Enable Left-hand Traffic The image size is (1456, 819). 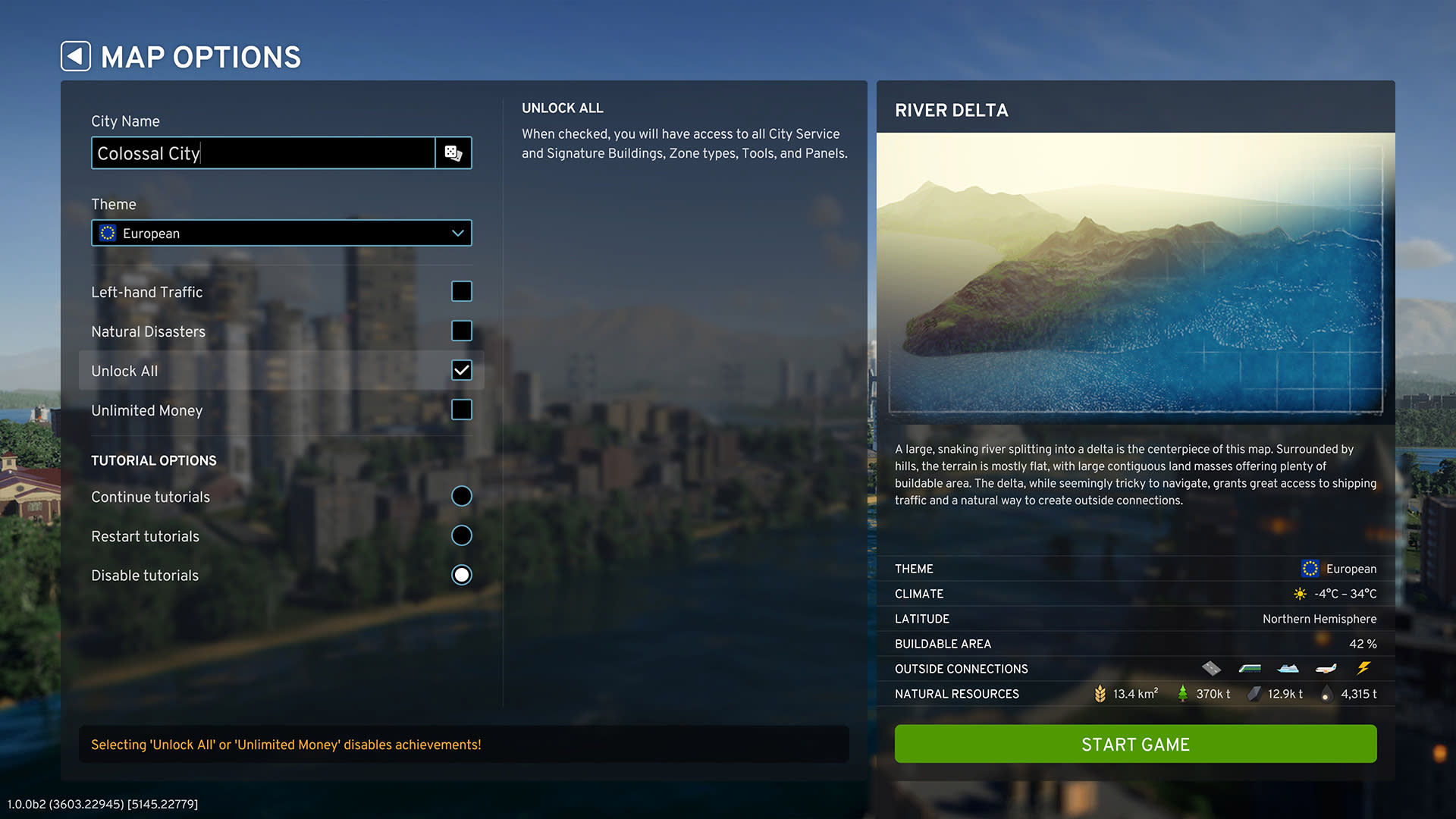click(x=461, y=291)
